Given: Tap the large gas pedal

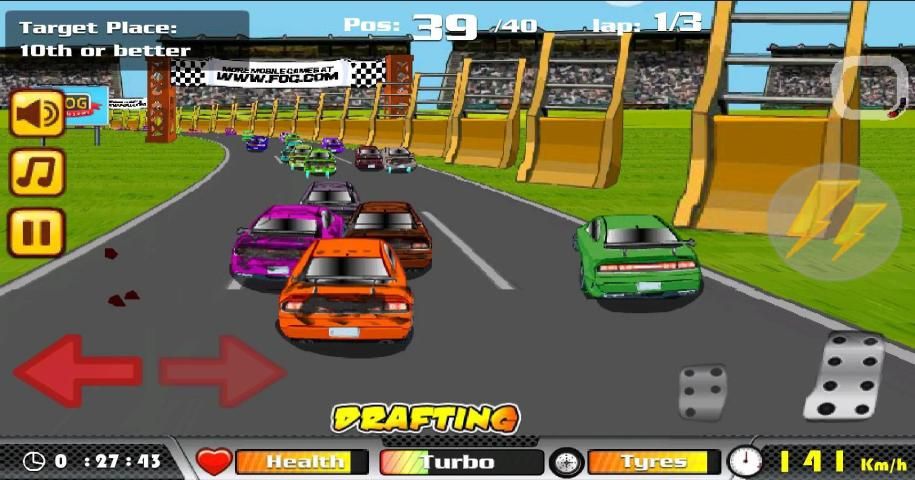Looking at the screenshot, I should tap(844, 375).
